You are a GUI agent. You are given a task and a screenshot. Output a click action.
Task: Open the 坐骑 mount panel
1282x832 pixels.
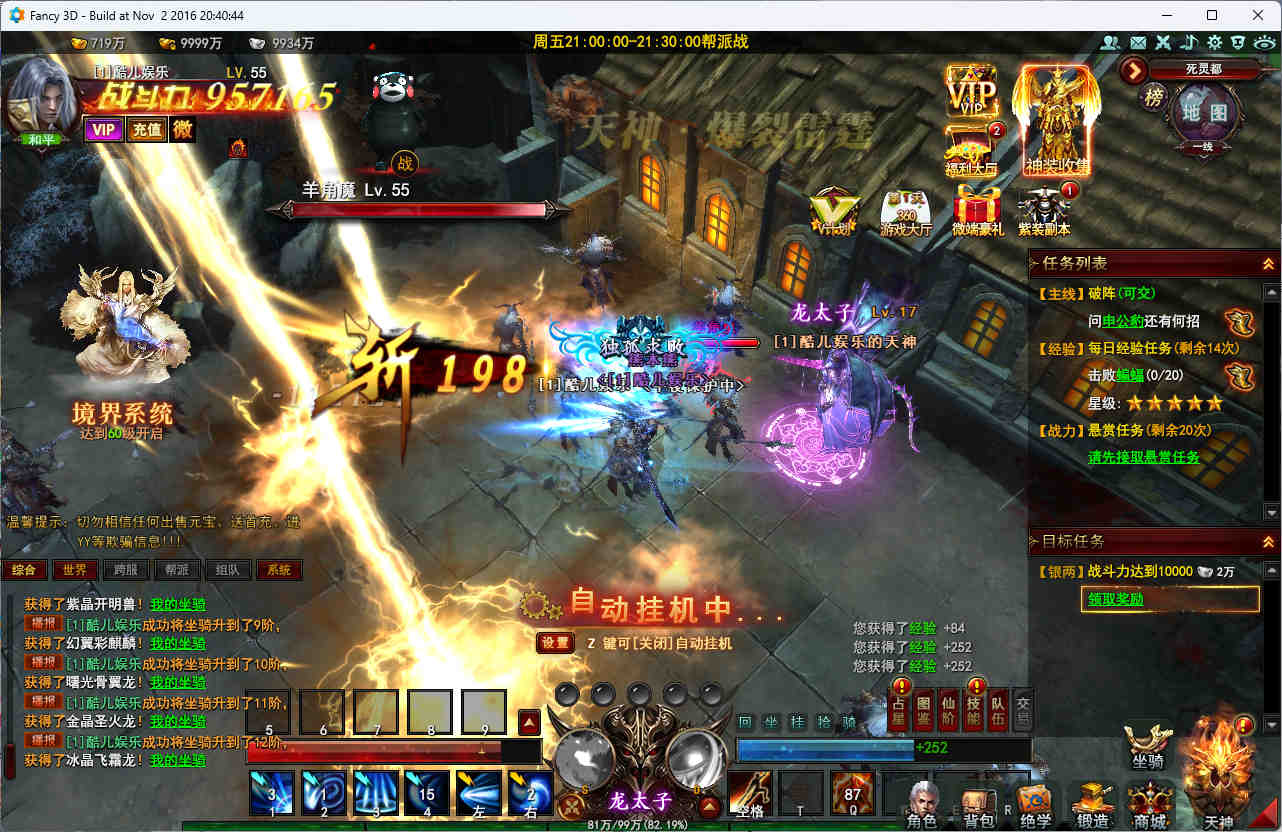[1147, 745]
